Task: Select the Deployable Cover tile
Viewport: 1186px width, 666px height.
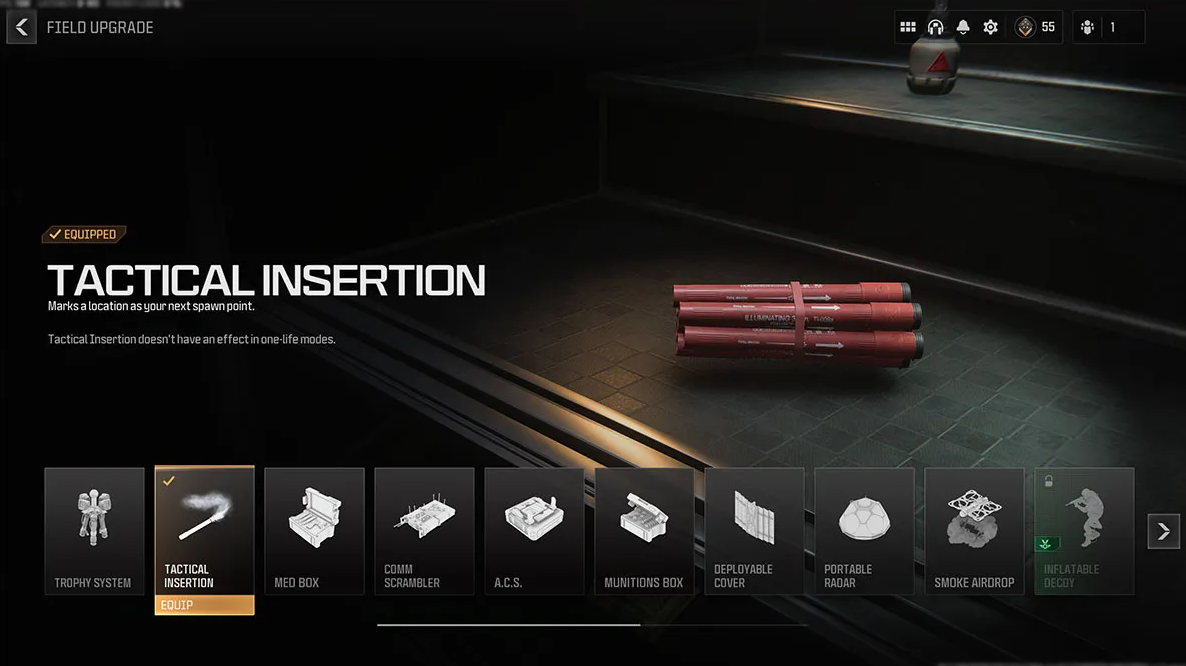Action: 754,531
